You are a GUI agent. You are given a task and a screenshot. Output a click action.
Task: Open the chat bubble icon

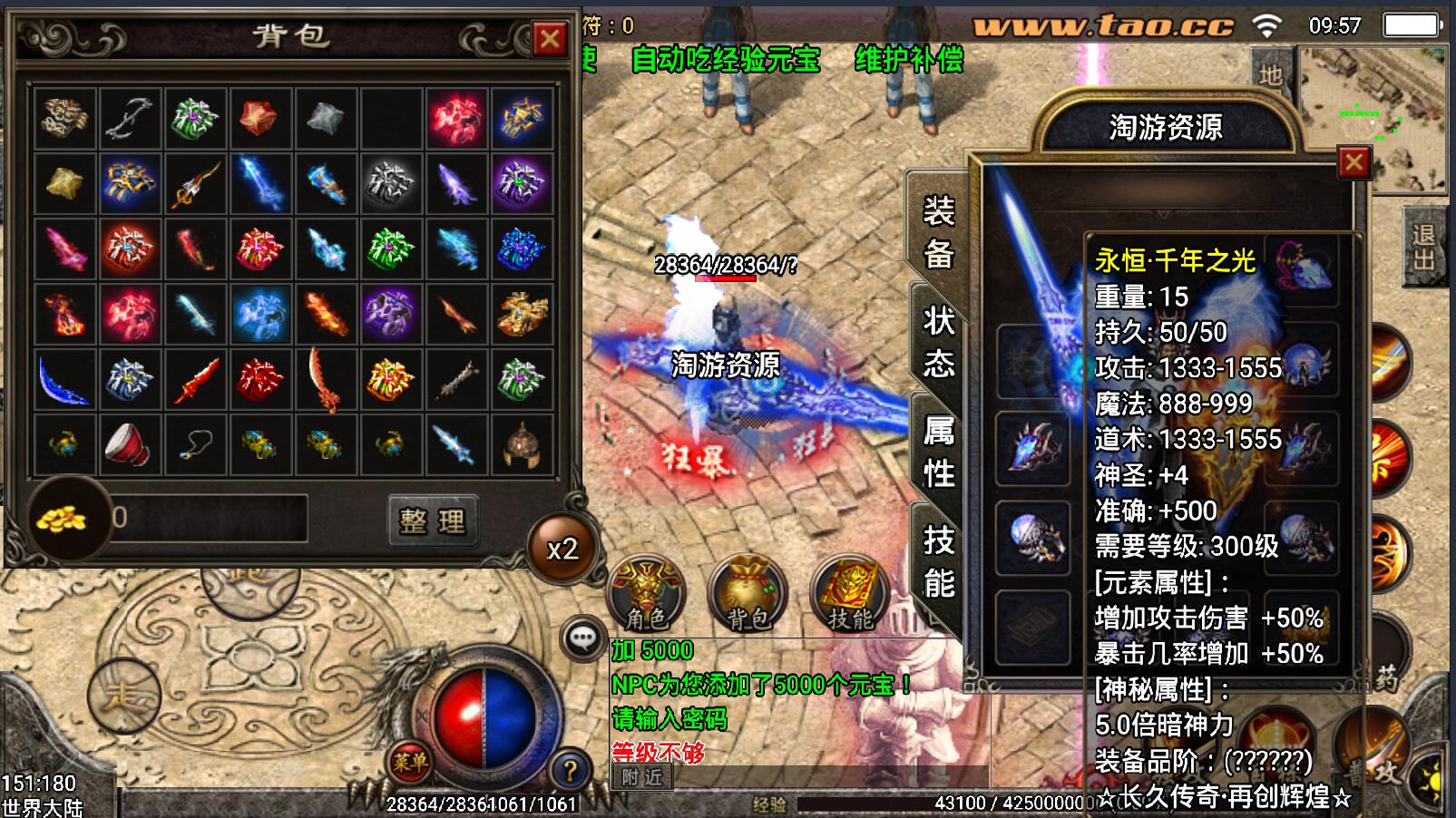click(582, 639)
